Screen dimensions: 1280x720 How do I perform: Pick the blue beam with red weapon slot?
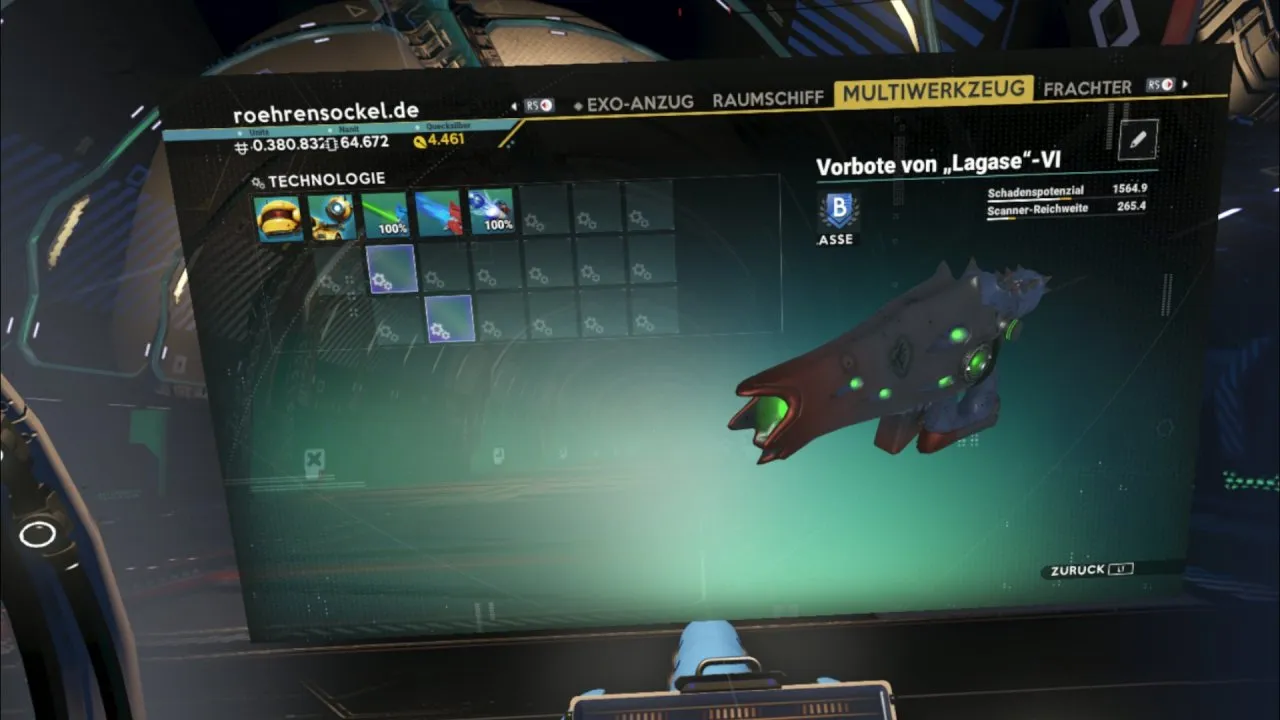438,213
